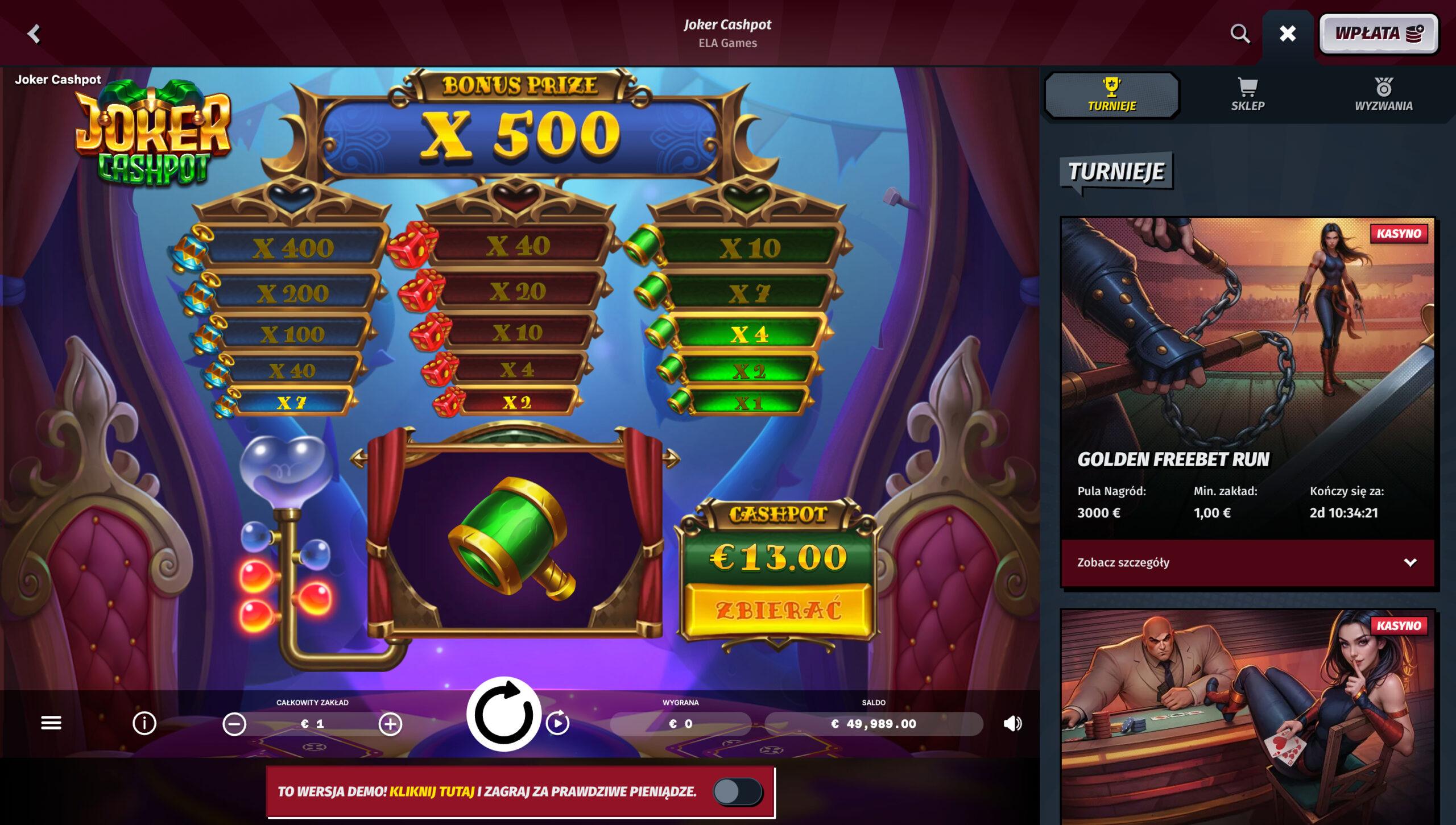Open the game menu hamburger icon
Viewport: 1456px width, 825px height.
pyautogui.click(x=51, y=723)
